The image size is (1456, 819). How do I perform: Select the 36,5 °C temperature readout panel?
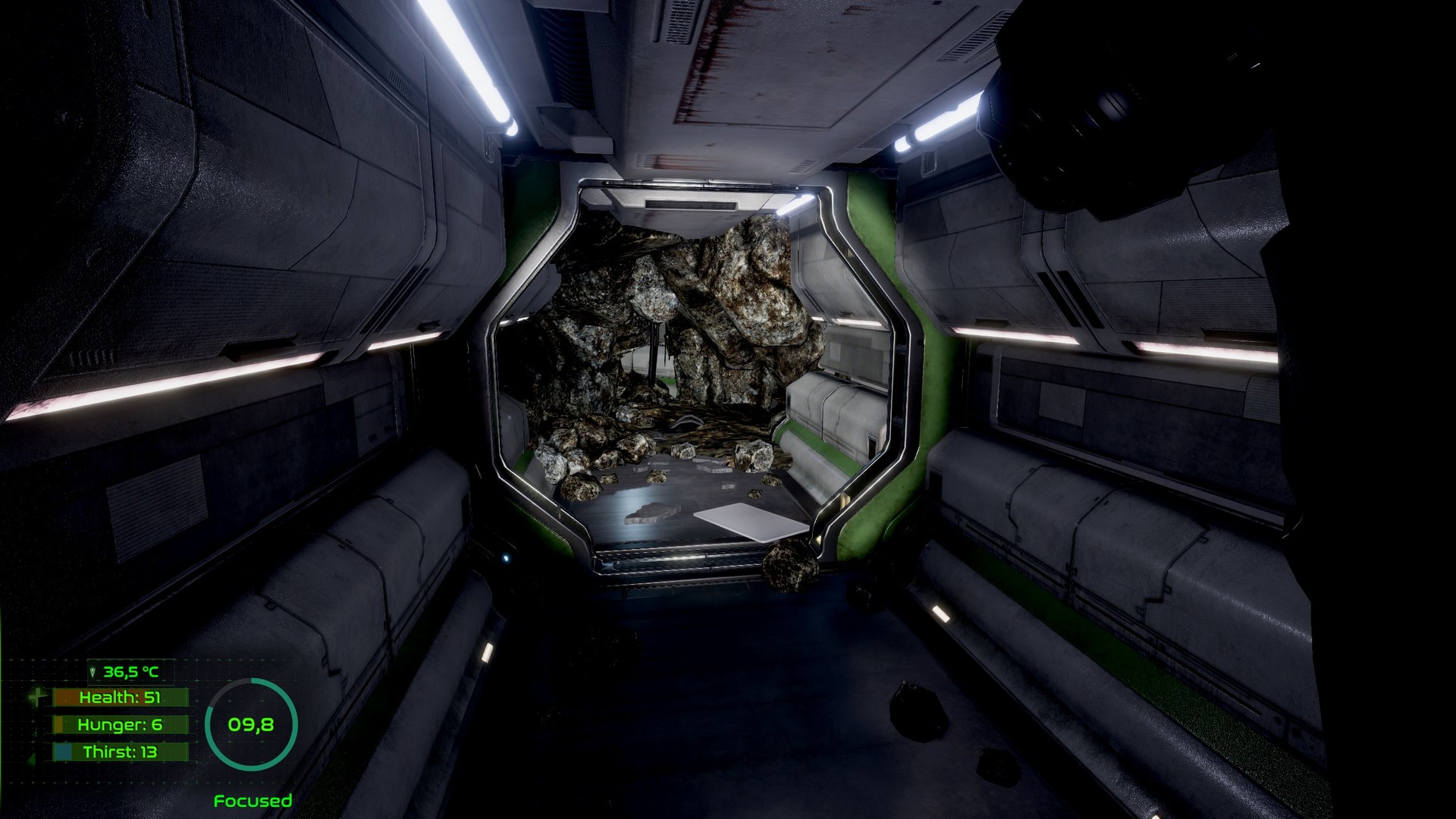point(130,673)
